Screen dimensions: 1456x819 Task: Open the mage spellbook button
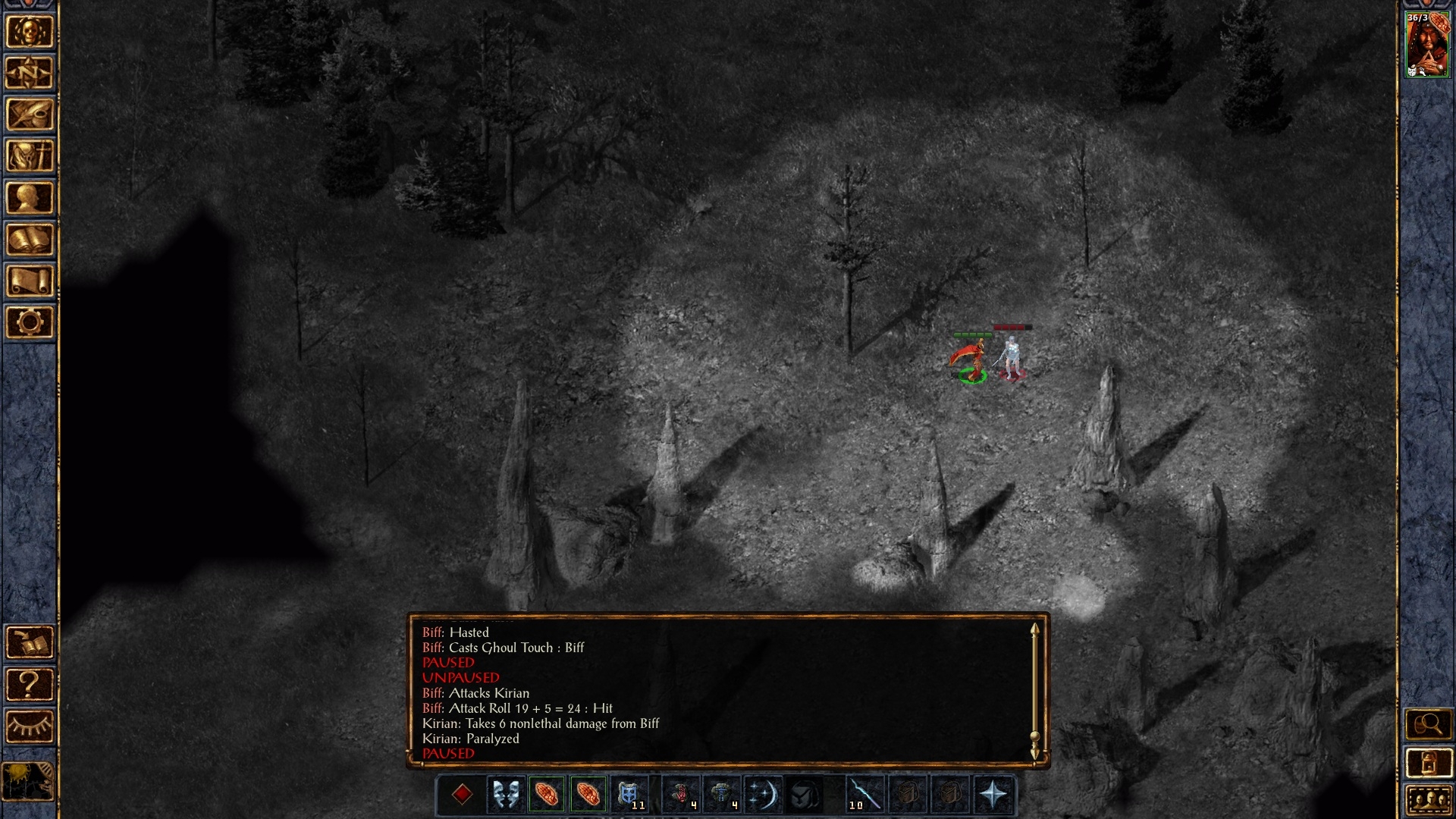(30, 240)
